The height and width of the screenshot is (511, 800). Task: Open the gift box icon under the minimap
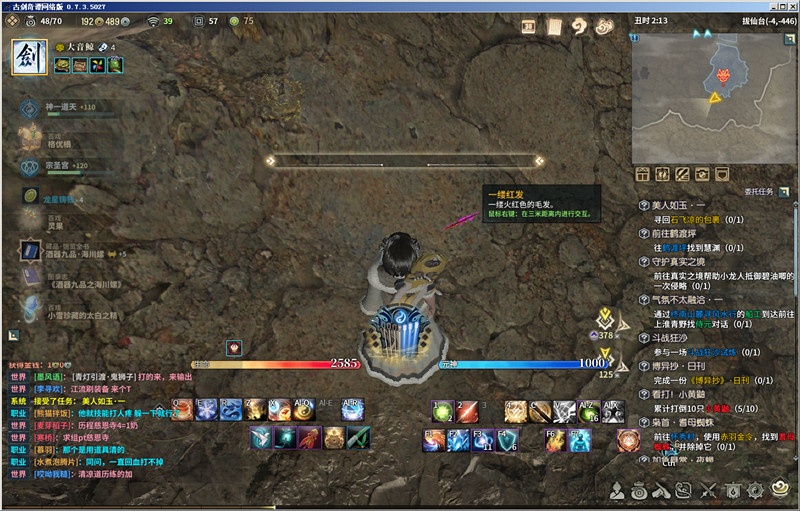pyautogui.click(x=641, y=173)
